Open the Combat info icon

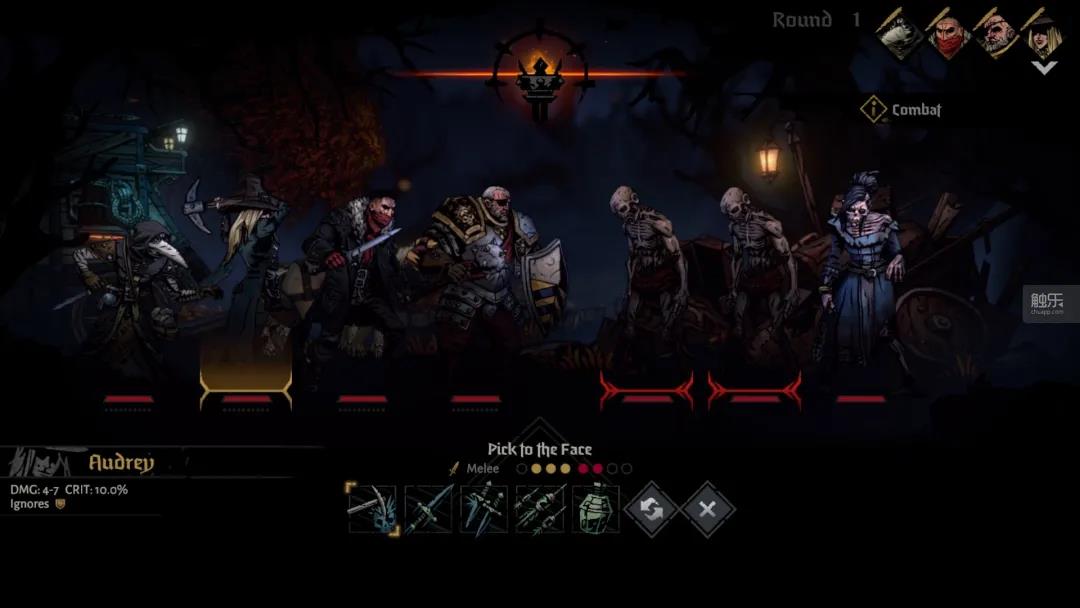tap(873, 110)
